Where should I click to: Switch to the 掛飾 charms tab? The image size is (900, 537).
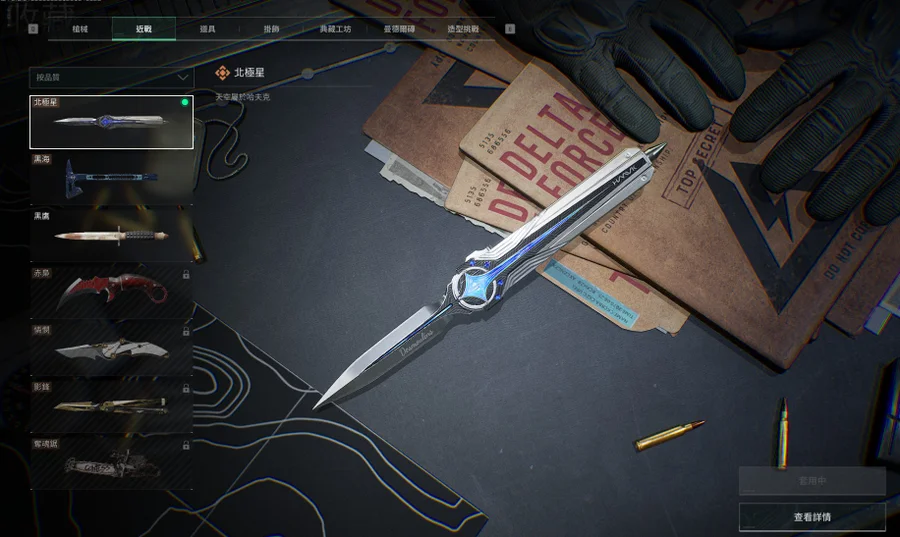(271, 30)
